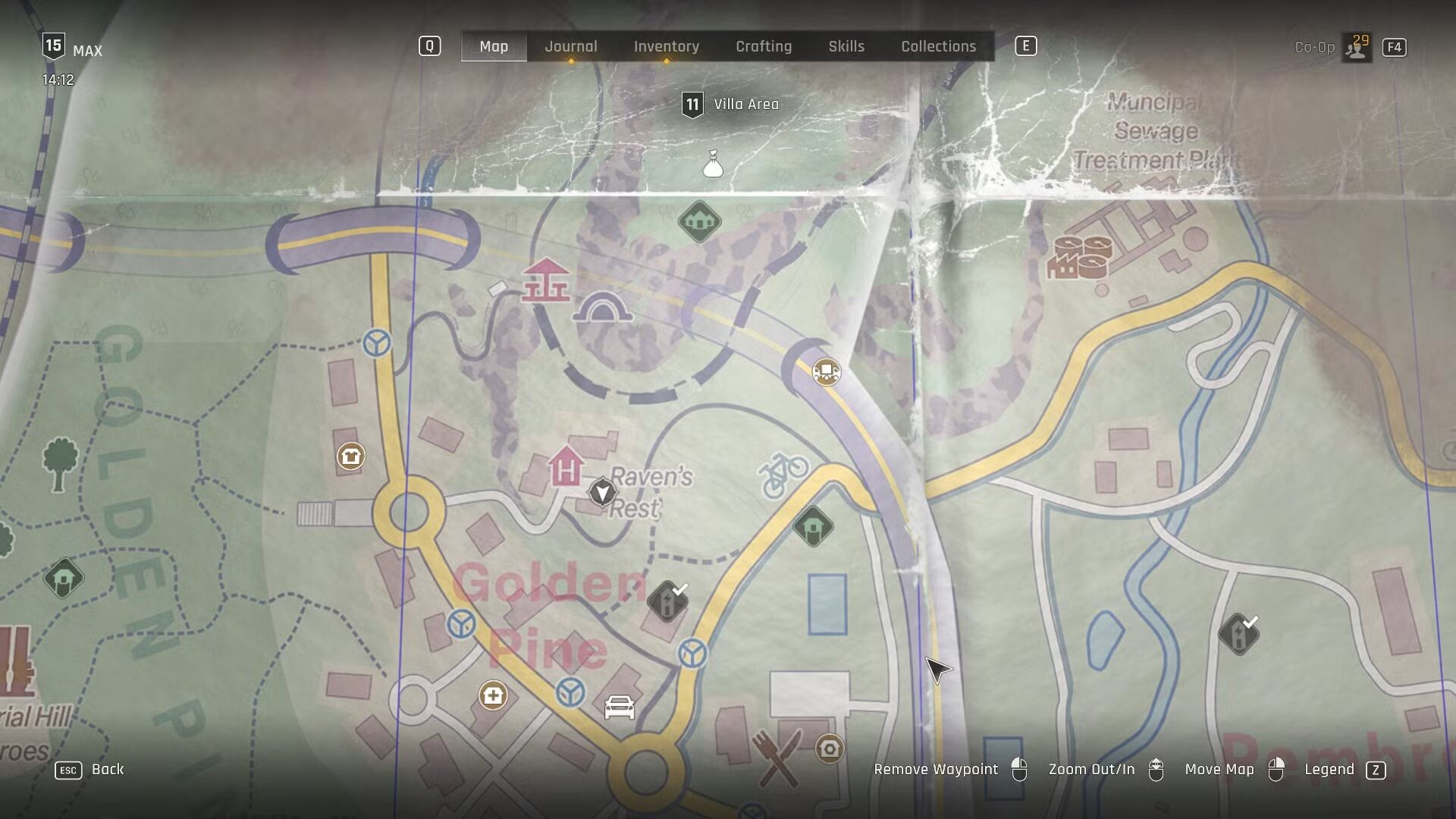The height and width of the screenshot is (819, 1456).
Task: Open the Co-Op players panel
Action: (1356, 47)
